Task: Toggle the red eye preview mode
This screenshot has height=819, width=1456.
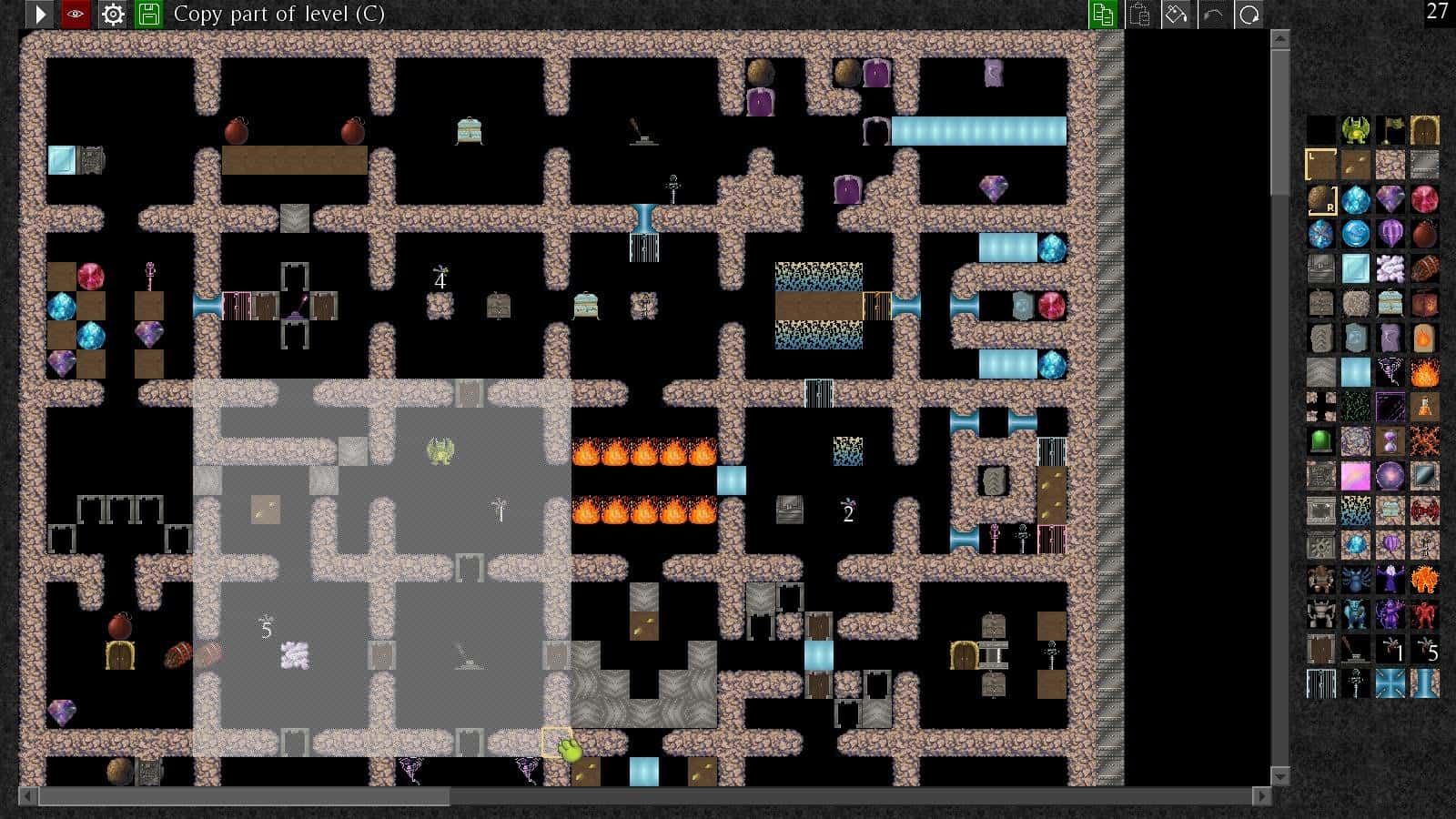Action: (75, 14)
